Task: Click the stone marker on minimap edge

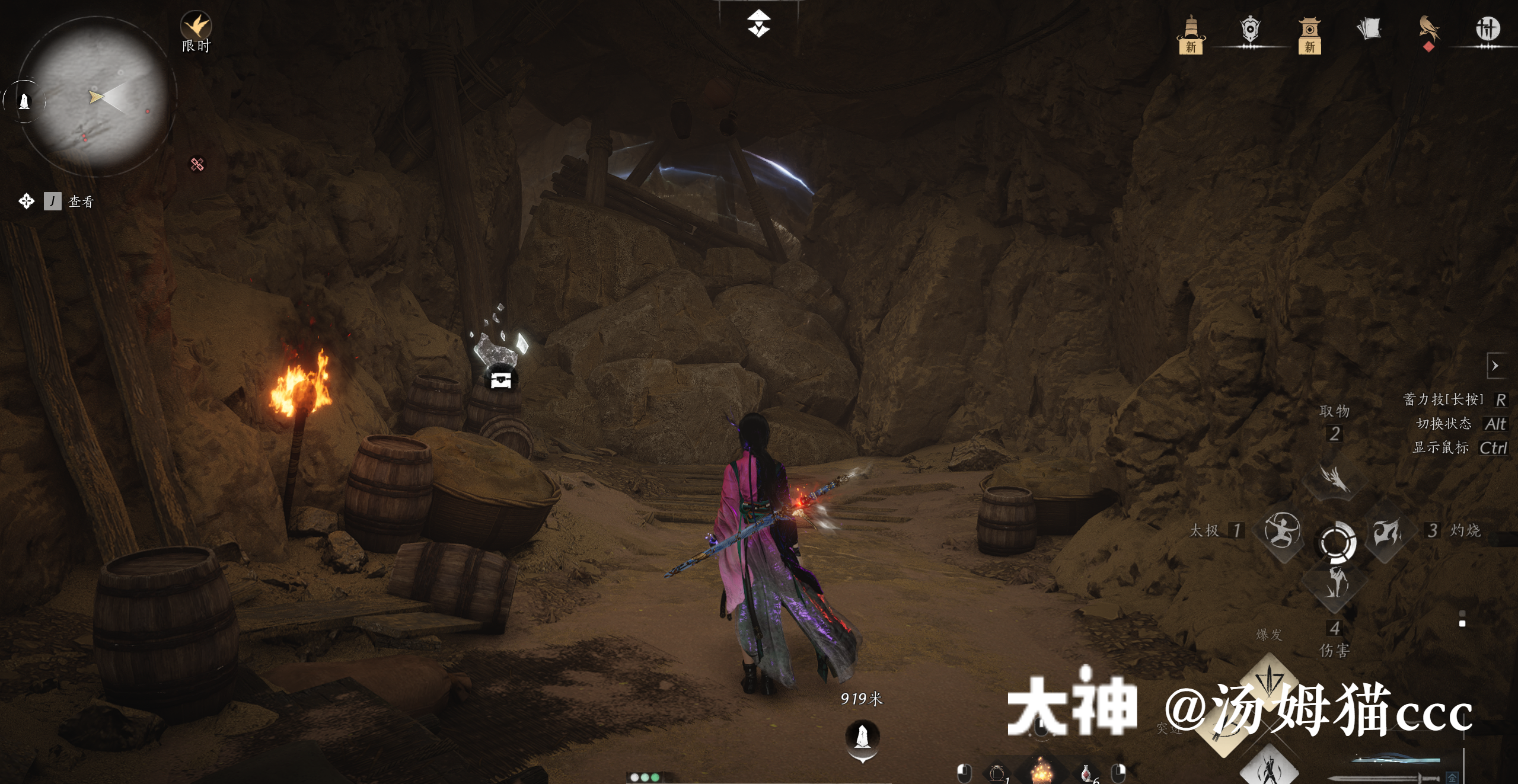Action: [24, 101]
